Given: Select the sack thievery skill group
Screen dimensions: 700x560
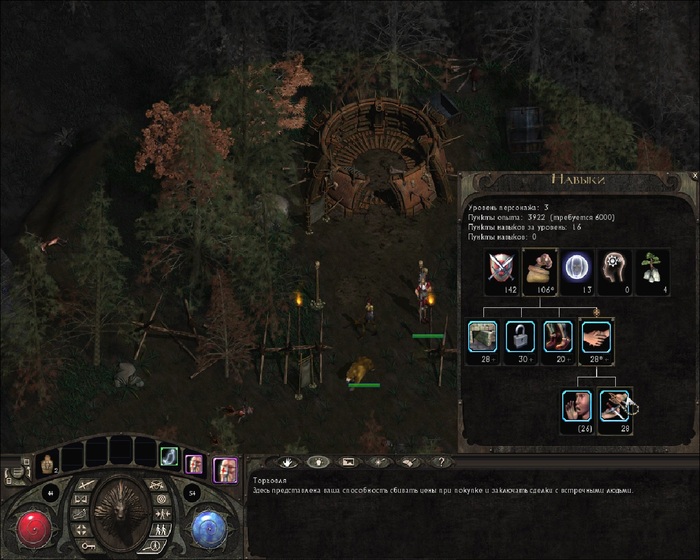Looking at the screenshot, I should click(540, 267).
